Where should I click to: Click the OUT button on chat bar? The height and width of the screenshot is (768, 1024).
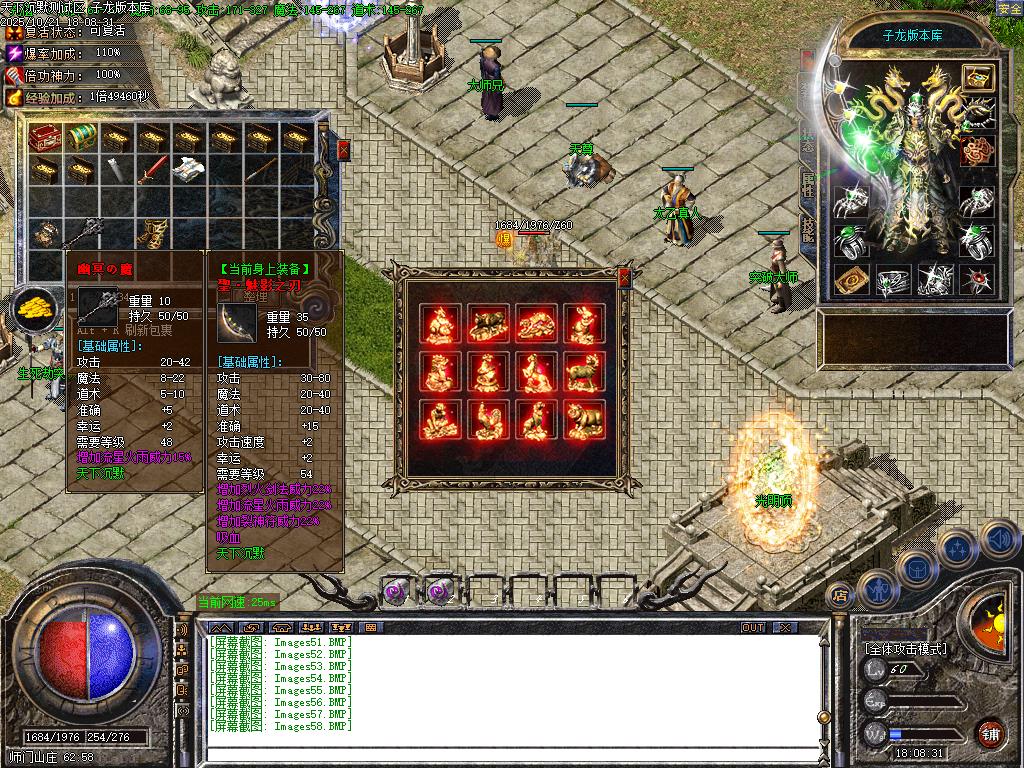(752, 627)
